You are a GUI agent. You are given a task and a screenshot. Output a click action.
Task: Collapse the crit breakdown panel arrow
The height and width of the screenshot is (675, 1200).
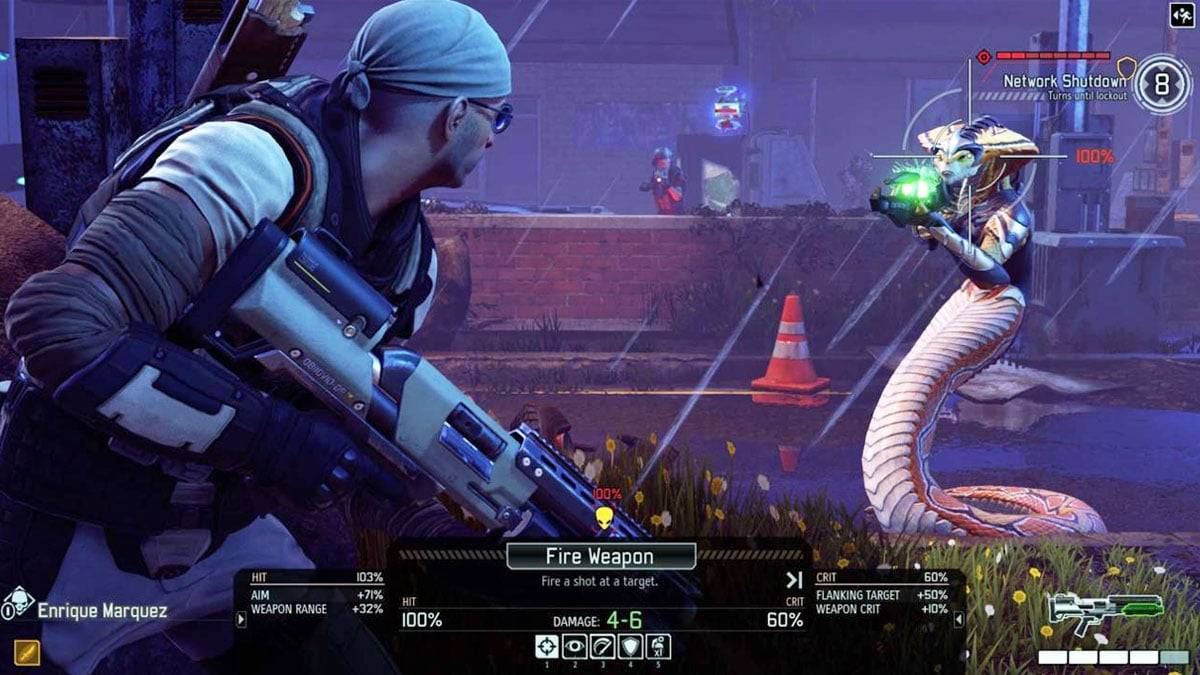[960, 620]
